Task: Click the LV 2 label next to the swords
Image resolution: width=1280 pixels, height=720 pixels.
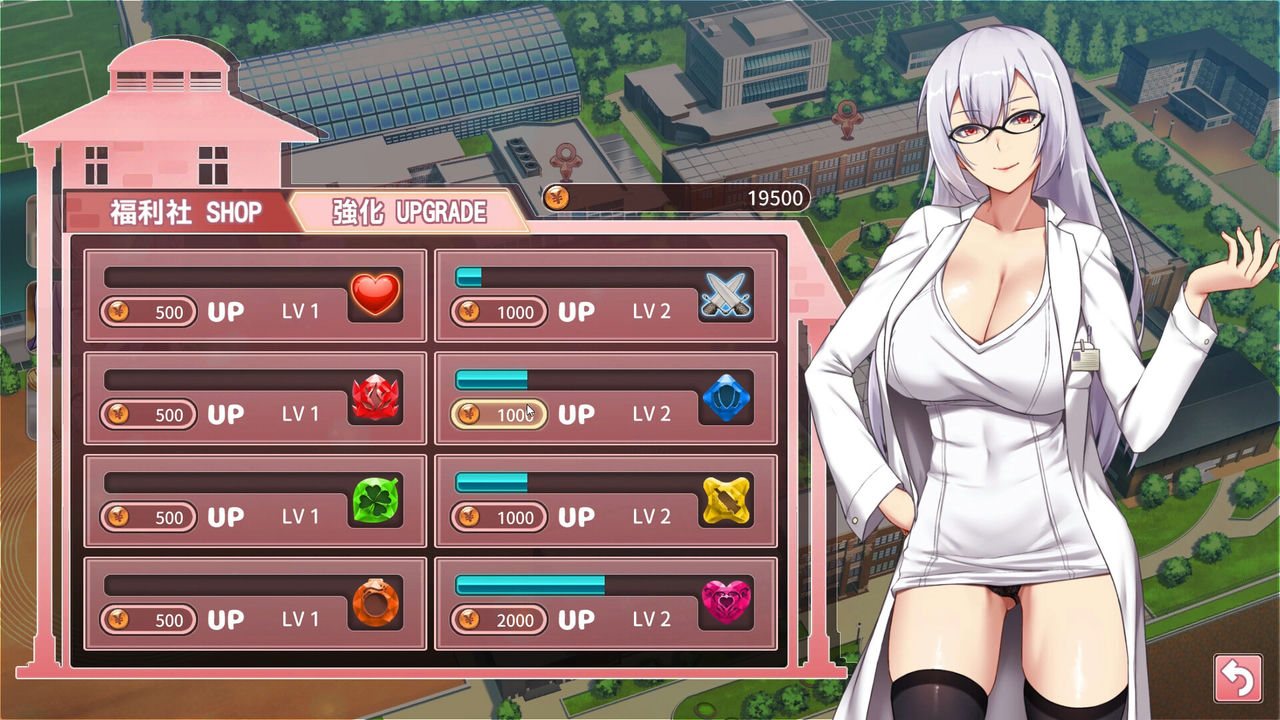Action: 651,312
